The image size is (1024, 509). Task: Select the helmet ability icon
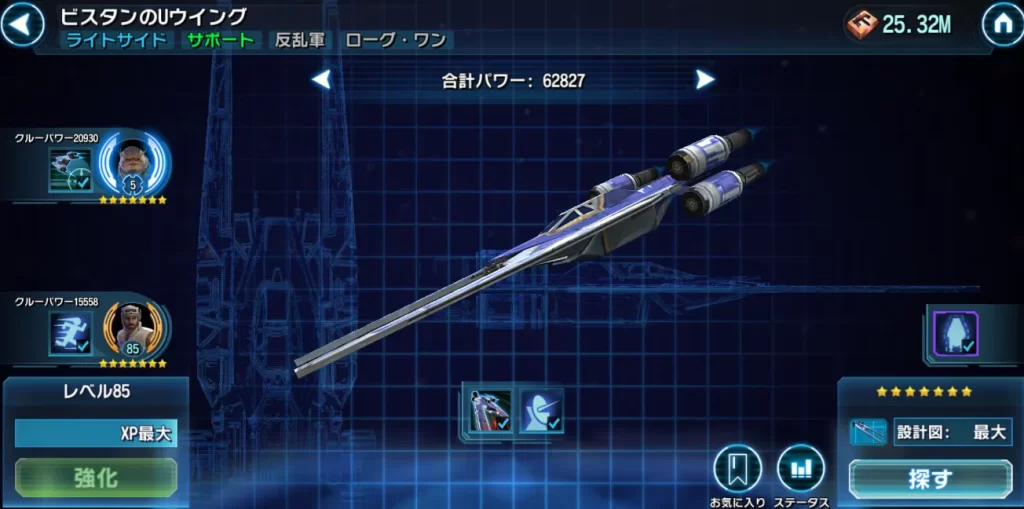(x=541, y=411)
